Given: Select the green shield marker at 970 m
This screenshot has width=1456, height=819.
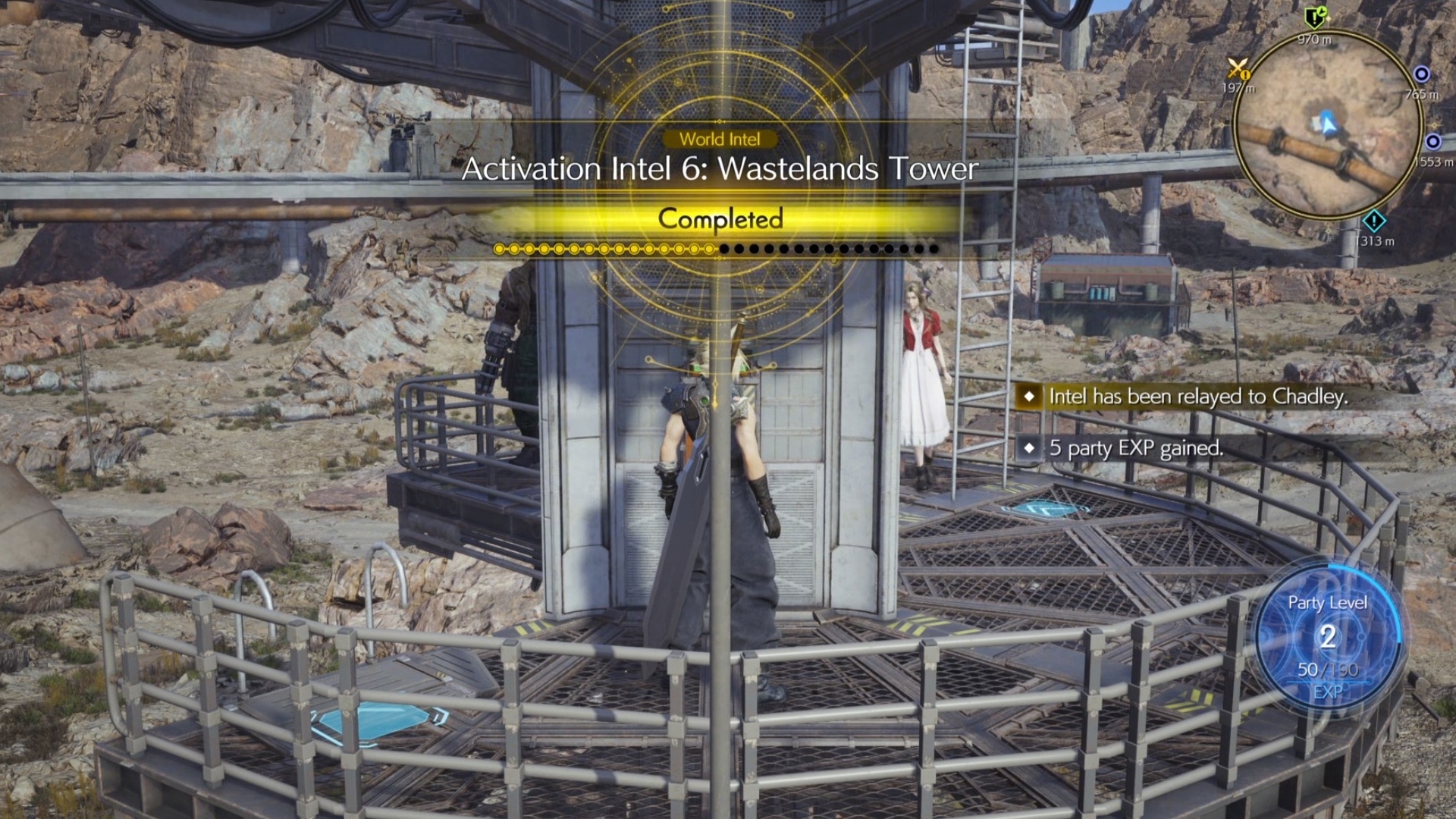Looking at the screenshot, I should click(x=1315, y=17).
